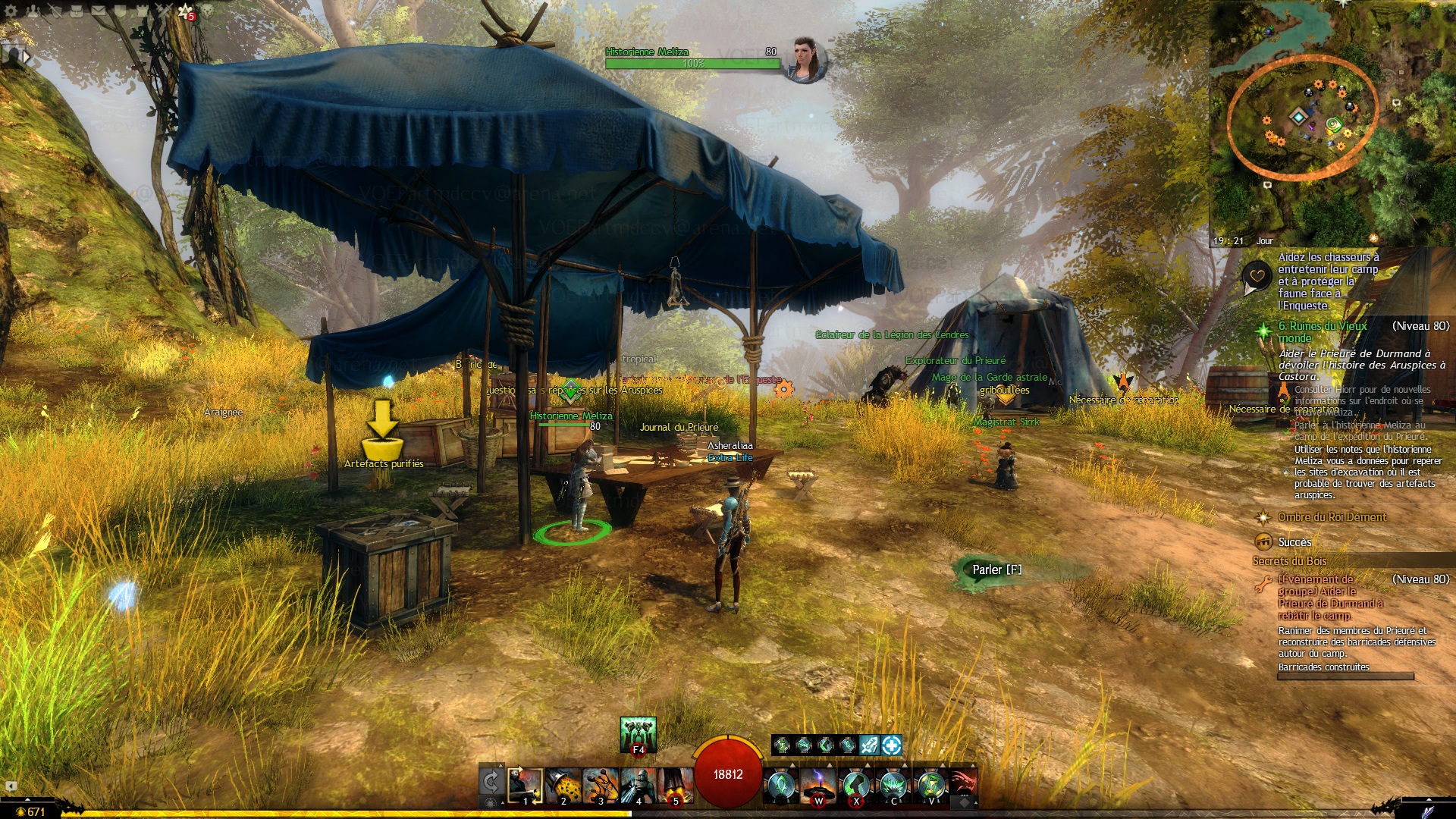This screenshot has height=819, width=1456.
Task: Activate the F4 mech command skill
Action: point(638,734)
